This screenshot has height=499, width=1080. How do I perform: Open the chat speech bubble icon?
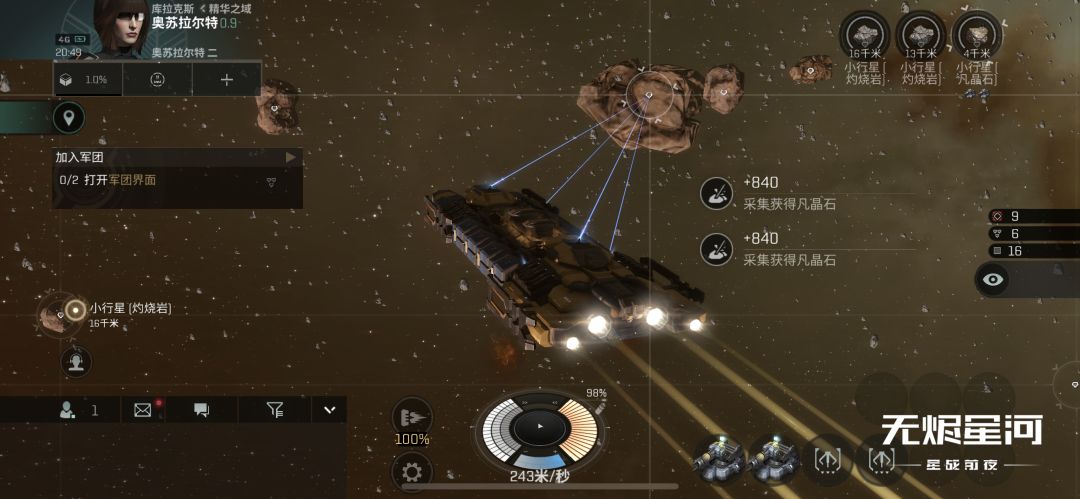click(201, 409)
